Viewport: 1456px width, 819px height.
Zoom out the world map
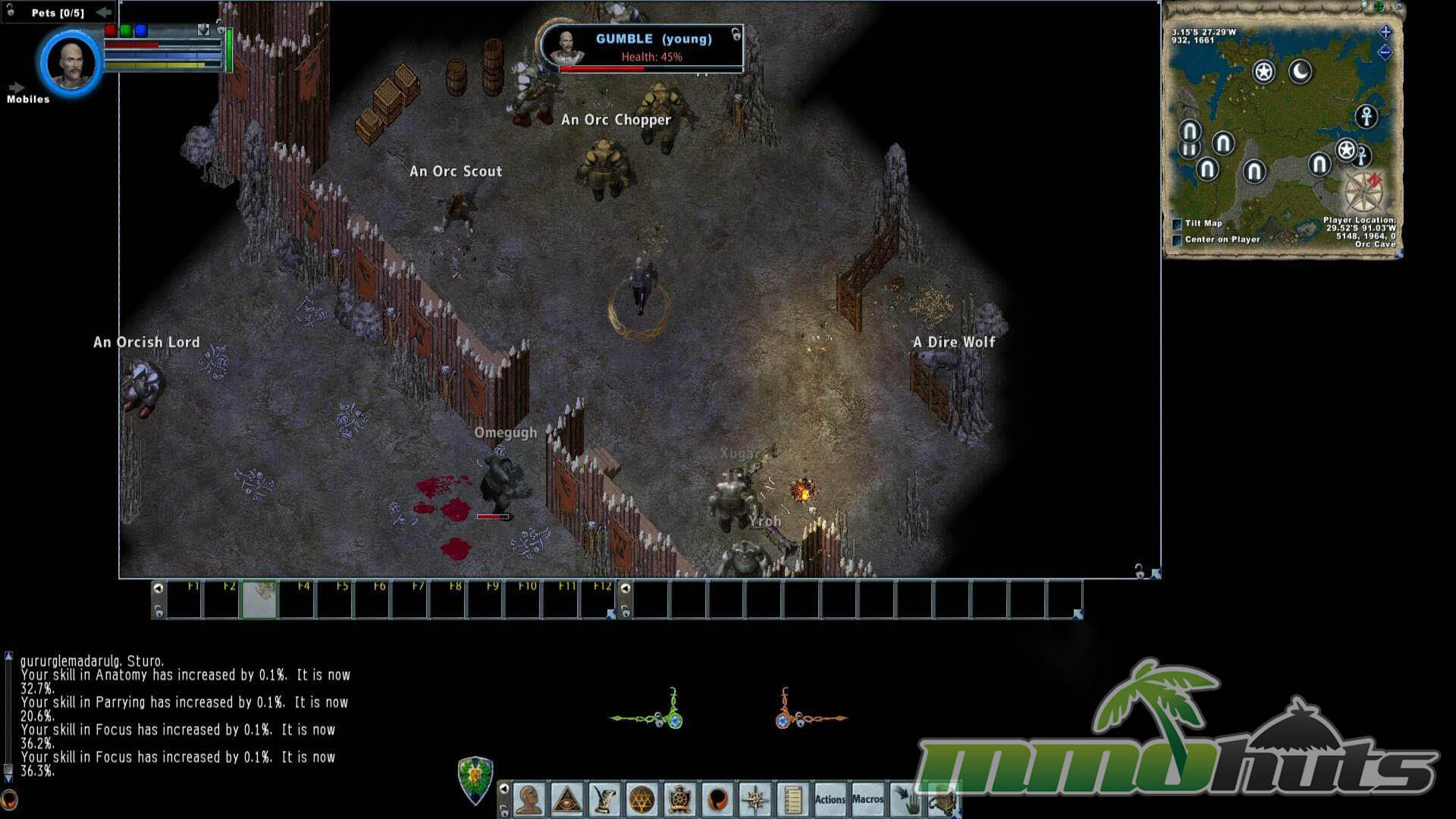point(1385,52)
